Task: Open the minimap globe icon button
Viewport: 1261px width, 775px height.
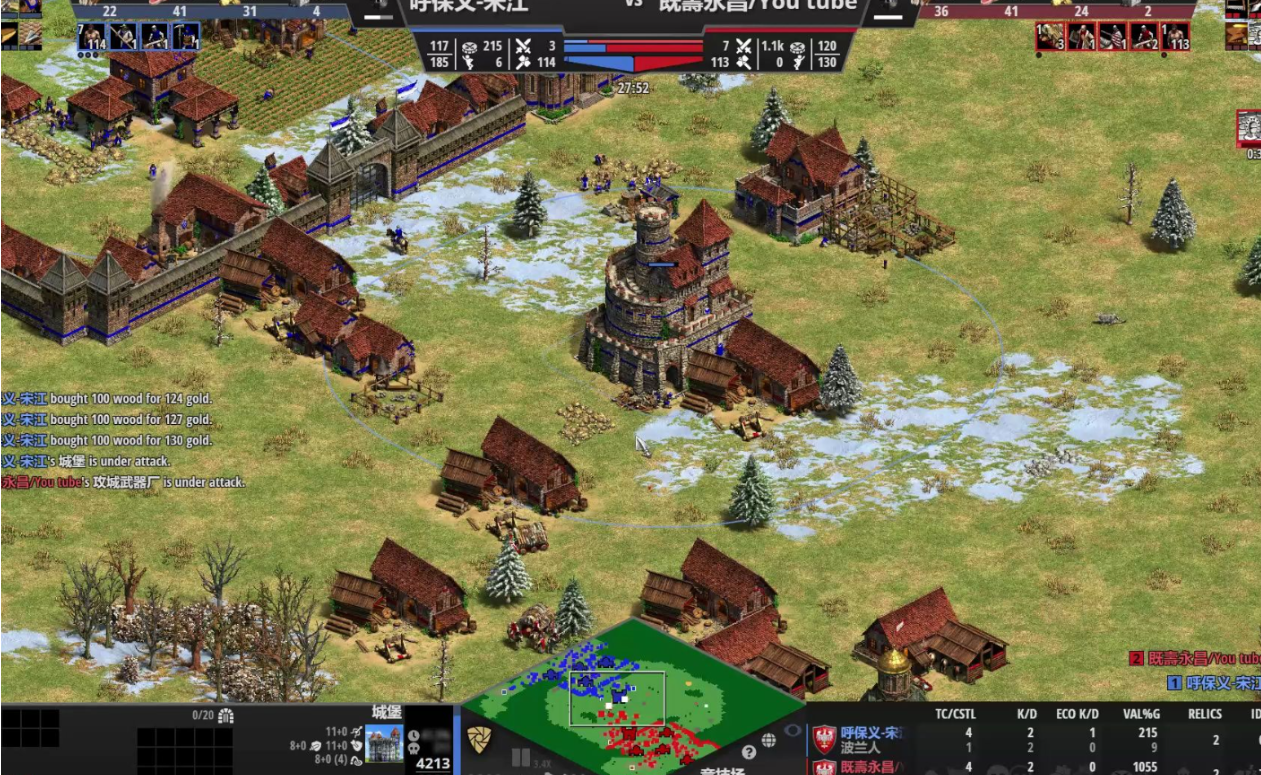Action: click(769, 741)
